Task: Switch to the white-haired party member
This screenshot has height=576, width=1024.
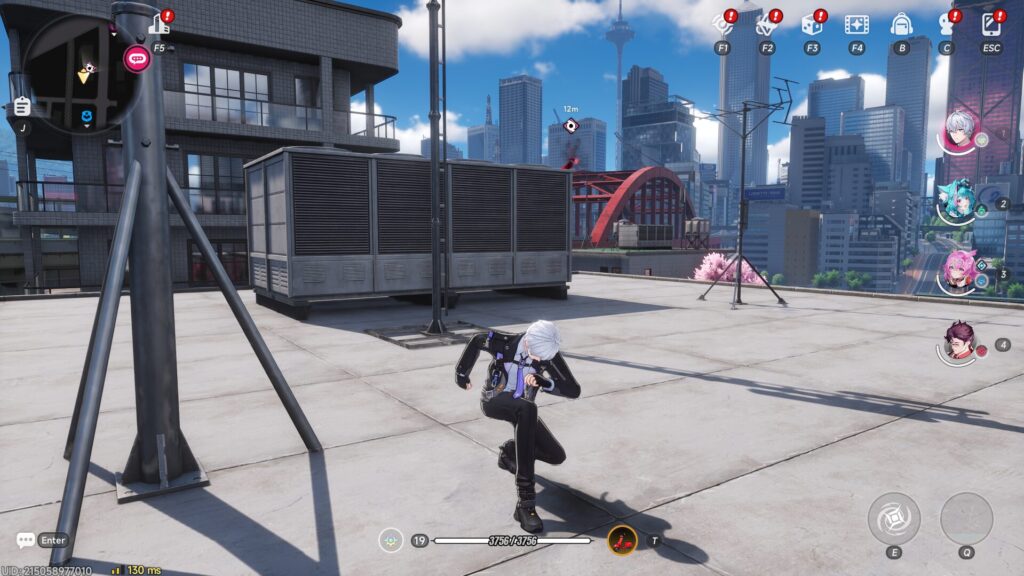Action: [960, 132]
